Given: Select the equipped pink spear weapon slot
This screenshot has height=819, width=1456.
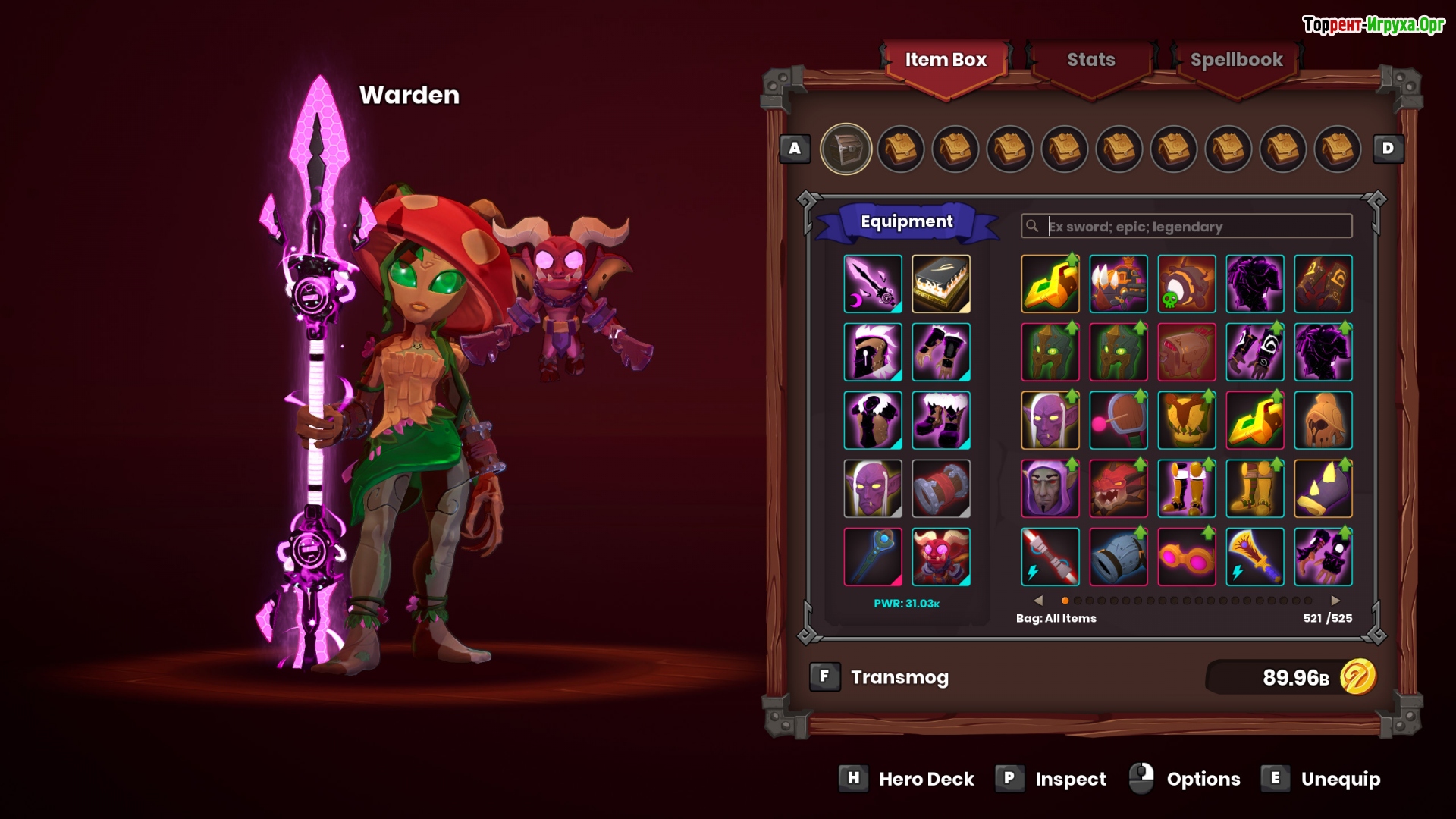Looking at the screenshot, I should click(873, 284).
